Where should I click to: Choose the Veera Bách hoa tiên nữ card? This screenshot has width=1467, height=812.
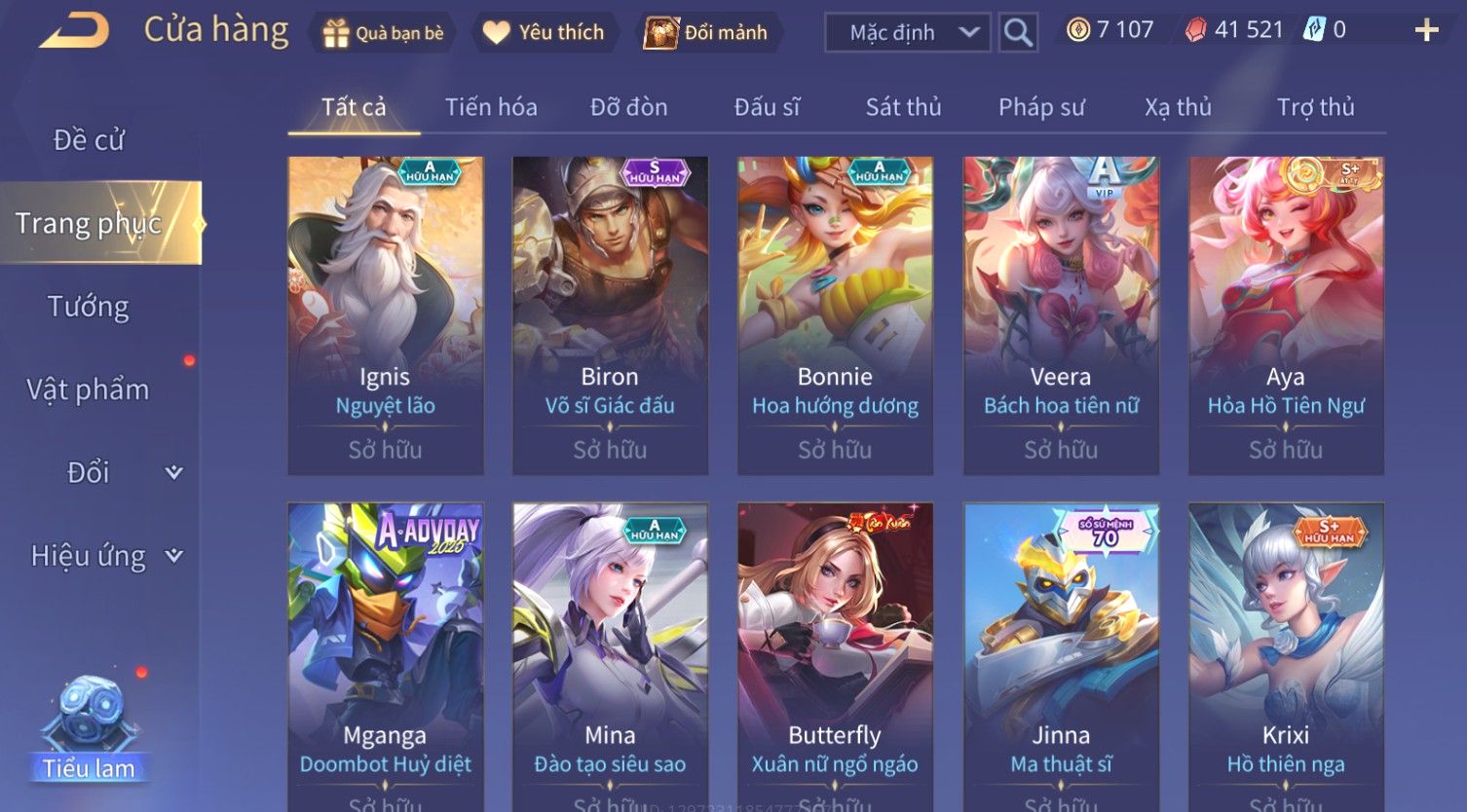point(1061,315)
